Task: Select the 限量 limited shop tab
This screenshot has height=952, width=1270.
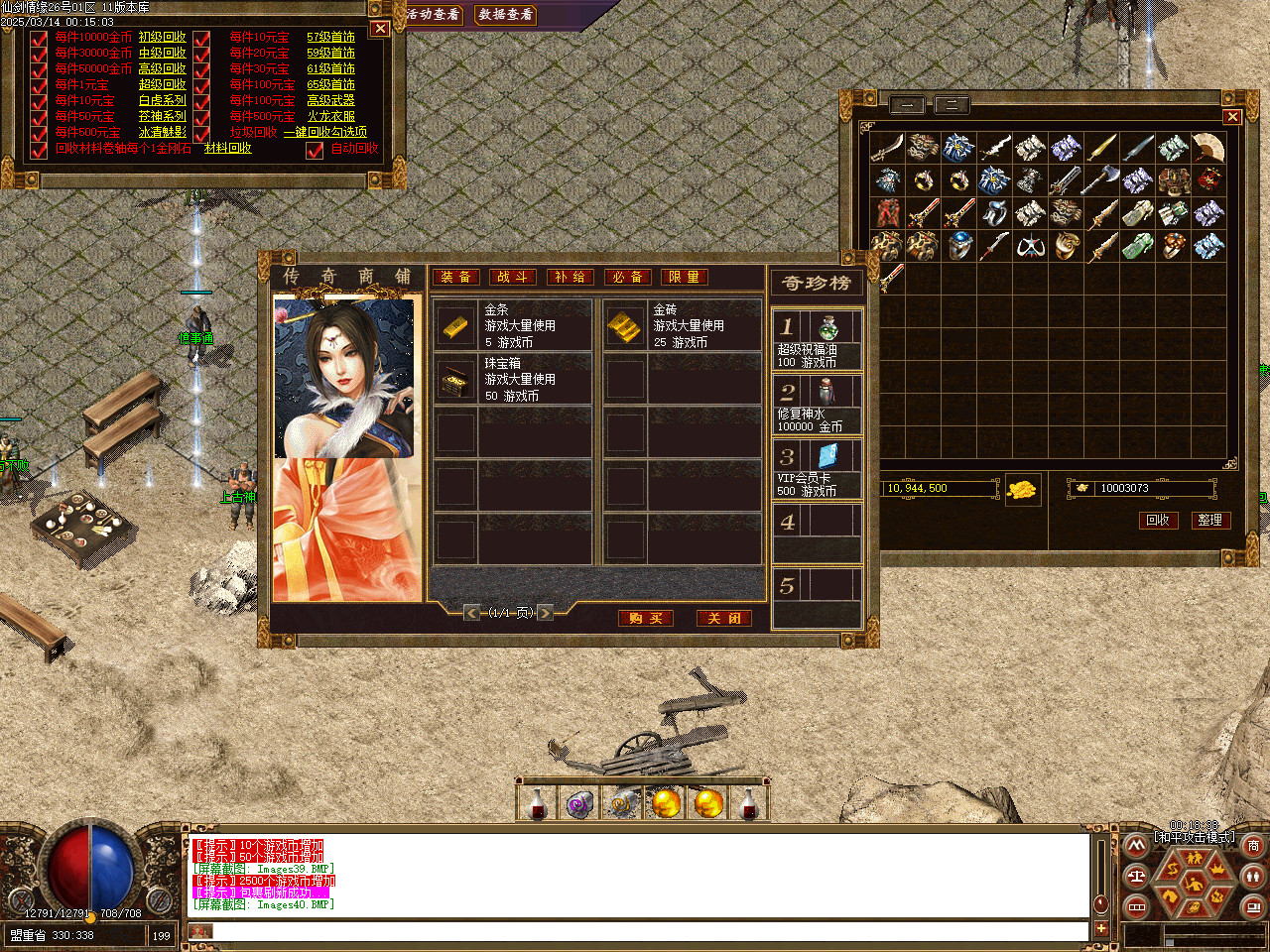Action: click(x=684, y=277)
